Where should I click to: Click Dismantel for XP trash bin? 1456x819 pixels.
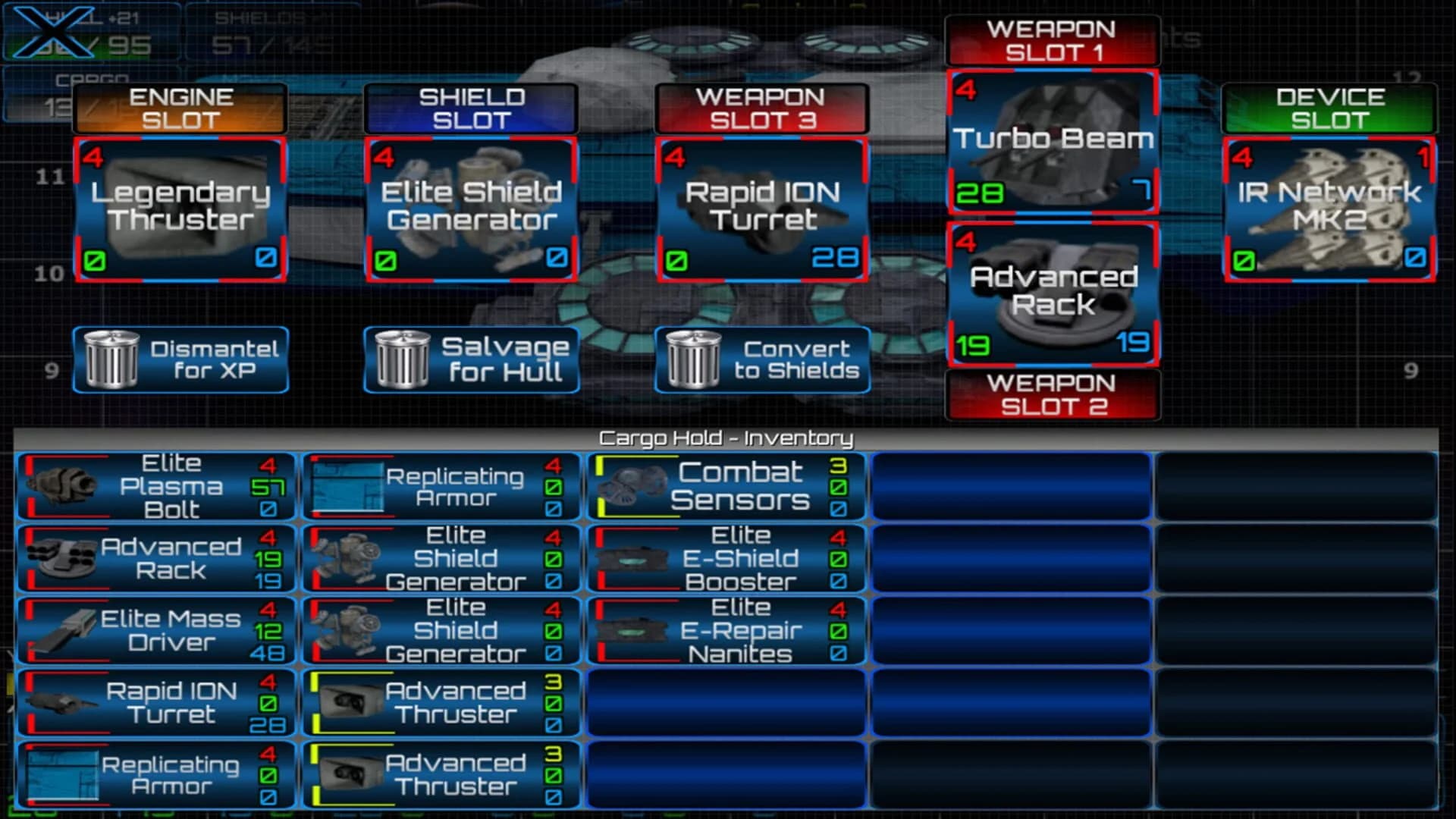click(180, 358)
